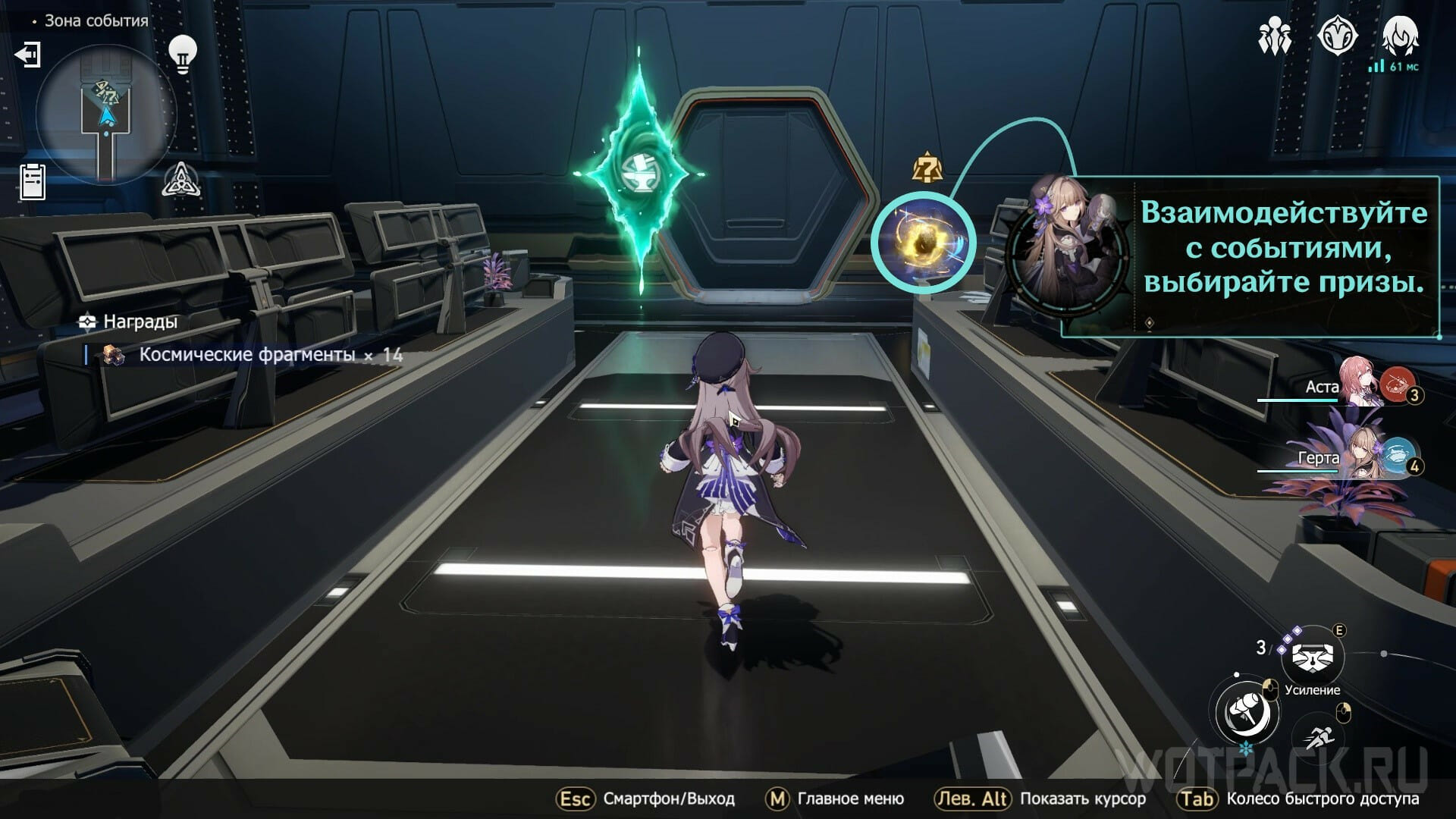Toggle the sprint running figure icon
This screenshot has height=819, width=1456.
coord(1321,736)
